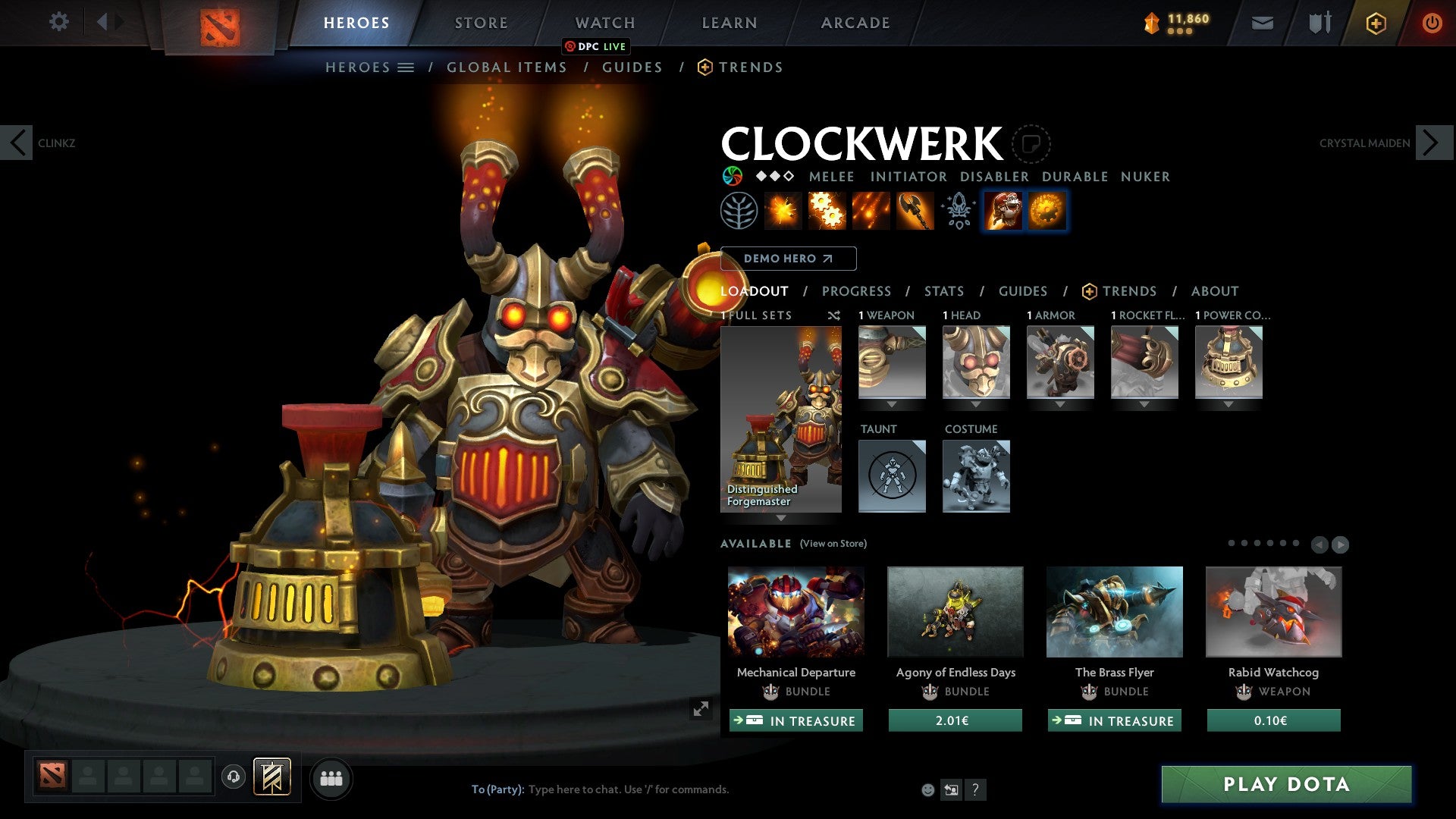Image resolution: width=1456 pixels, height=819 pixels.
Task: Select the Hookshot axe ability icon
Action: [x=914, y=211]
